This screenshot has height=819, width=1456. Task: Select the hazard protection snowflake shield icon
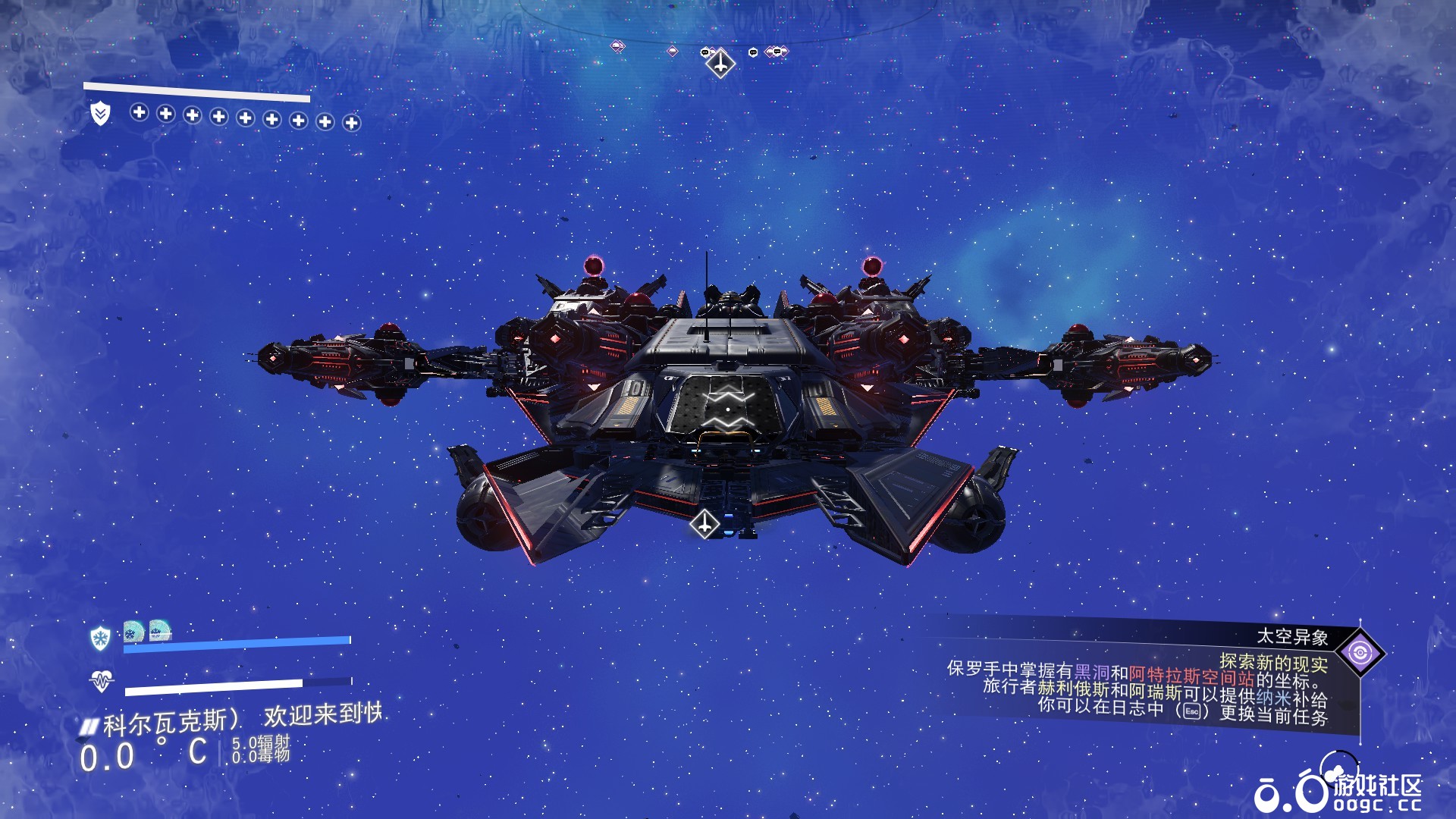coord(100,638)
